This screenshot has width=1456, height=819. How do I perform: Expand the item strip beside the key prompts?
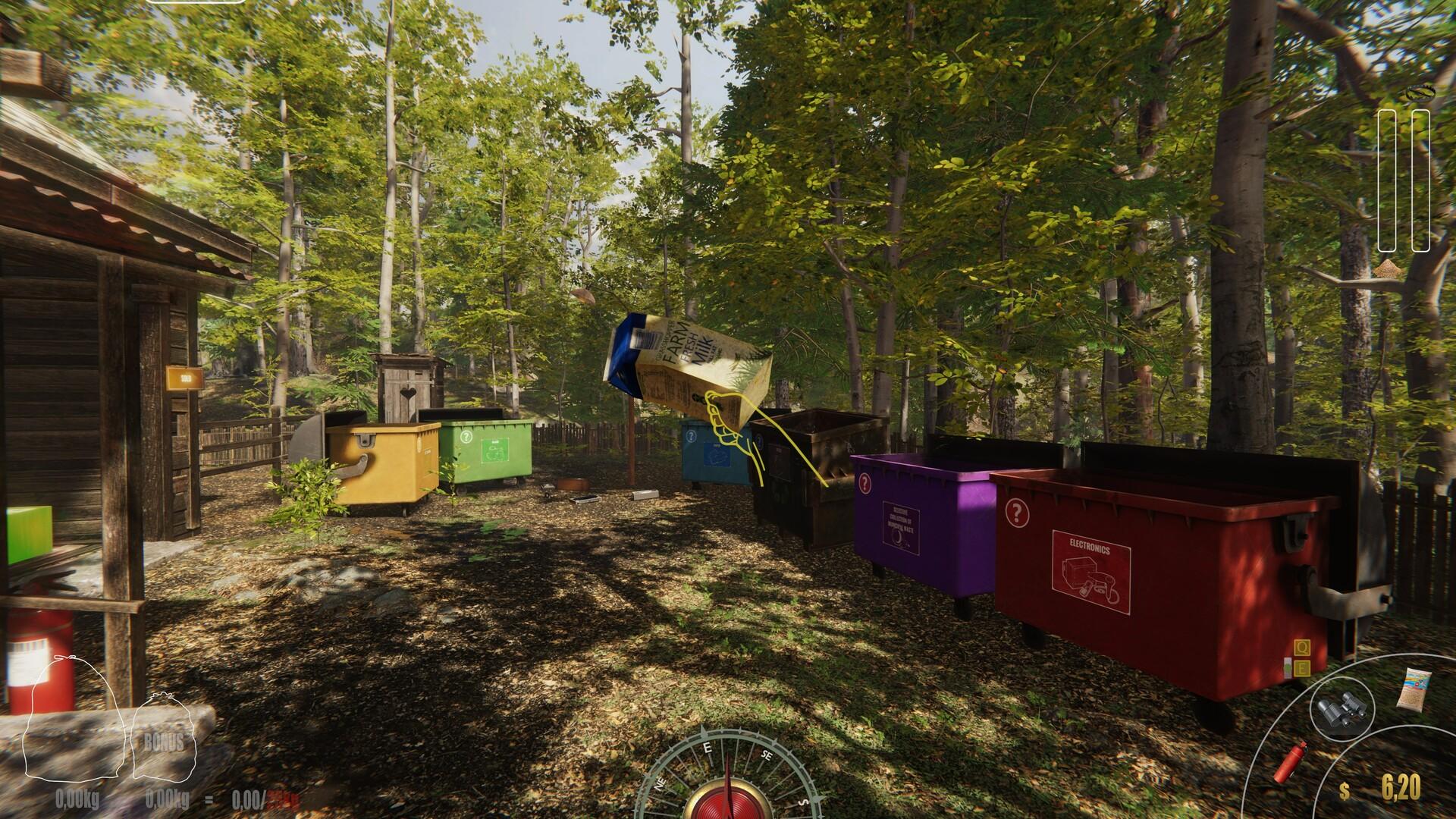pos(1287,667)
